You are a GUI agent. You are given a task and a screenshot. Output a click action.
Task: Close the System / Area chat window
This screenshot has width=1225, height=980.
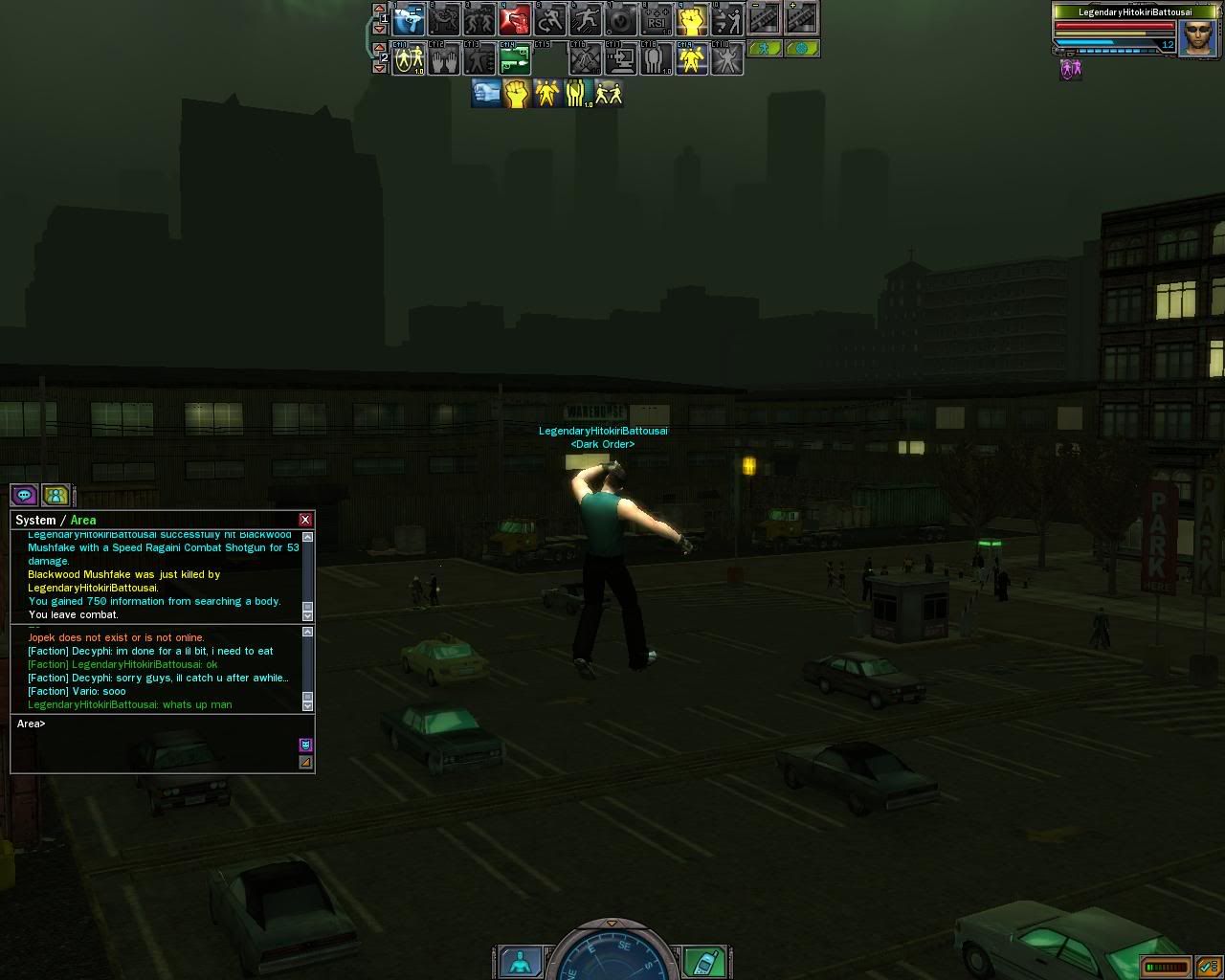[x=305, y=520]
